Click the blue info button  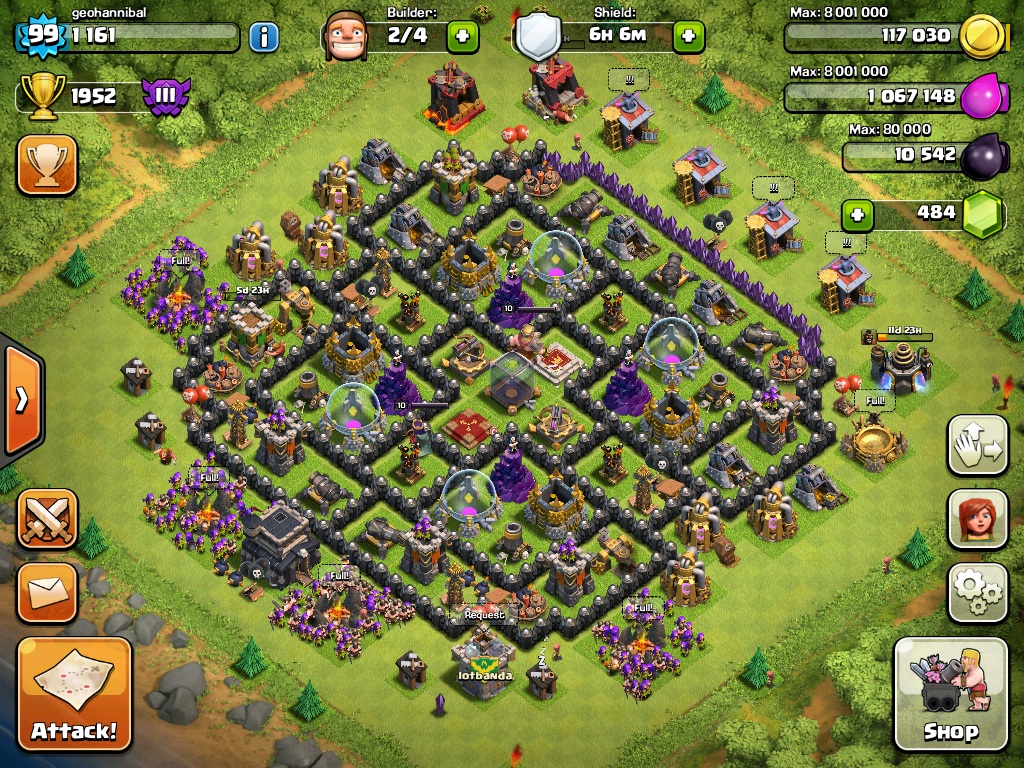point(263,38)
